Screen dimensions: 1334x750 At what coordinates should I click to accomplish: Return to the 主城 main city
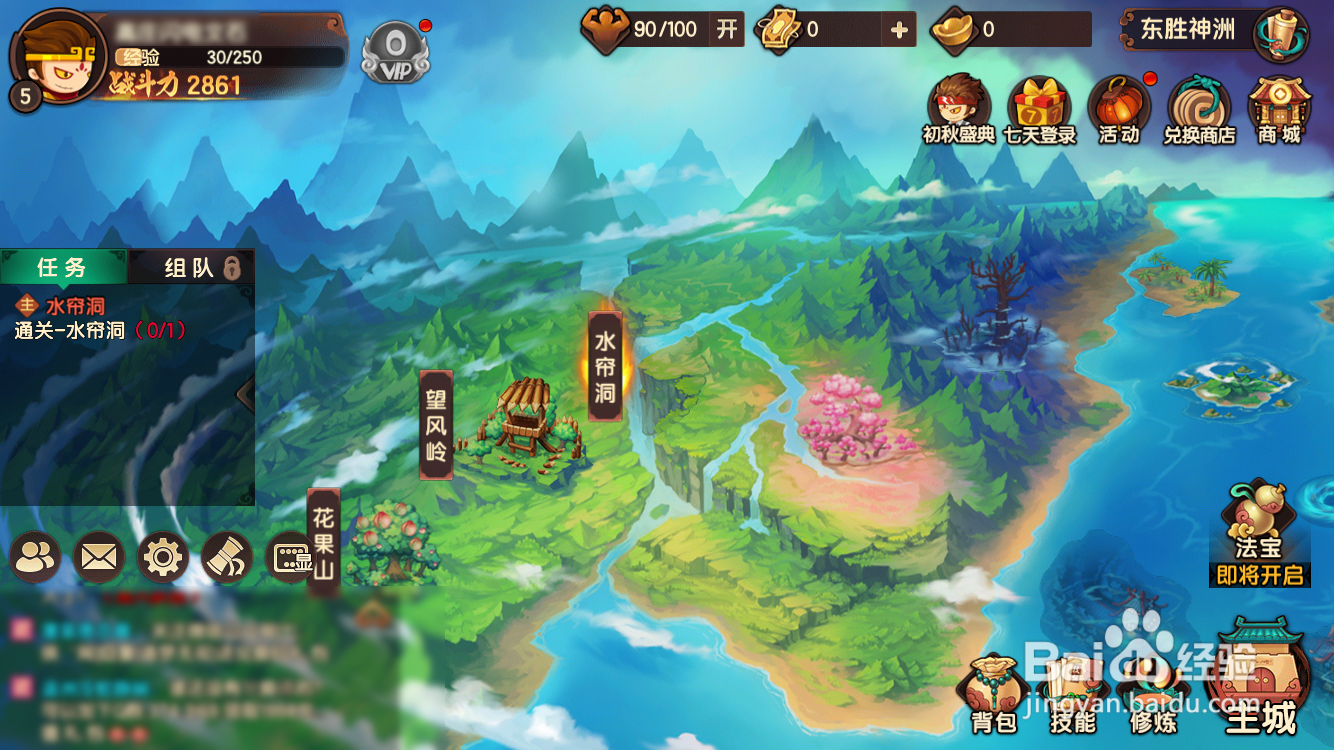tap(1260, 682)
